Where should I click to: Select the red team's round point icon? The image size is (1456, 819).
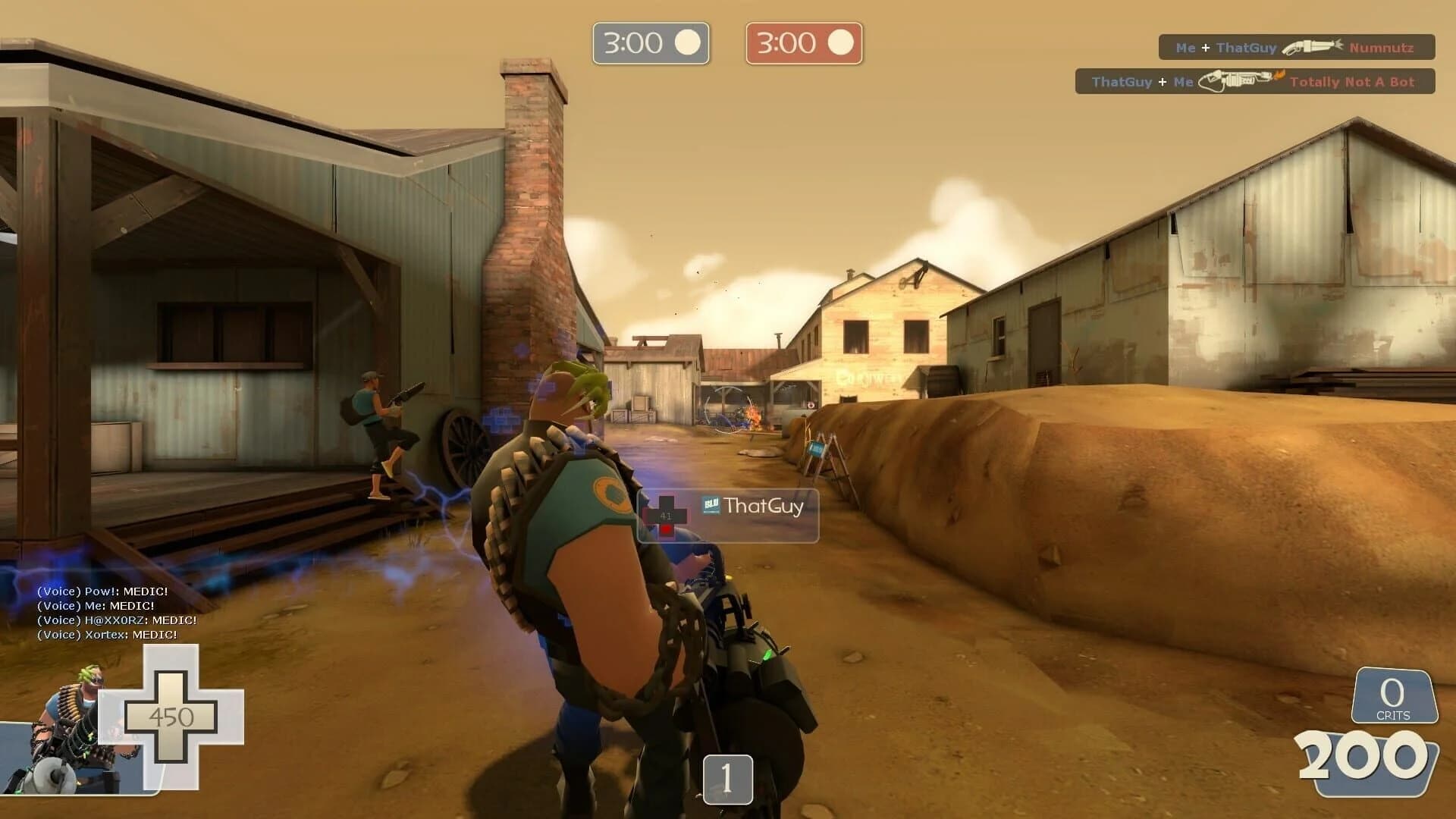pos(840,42)
